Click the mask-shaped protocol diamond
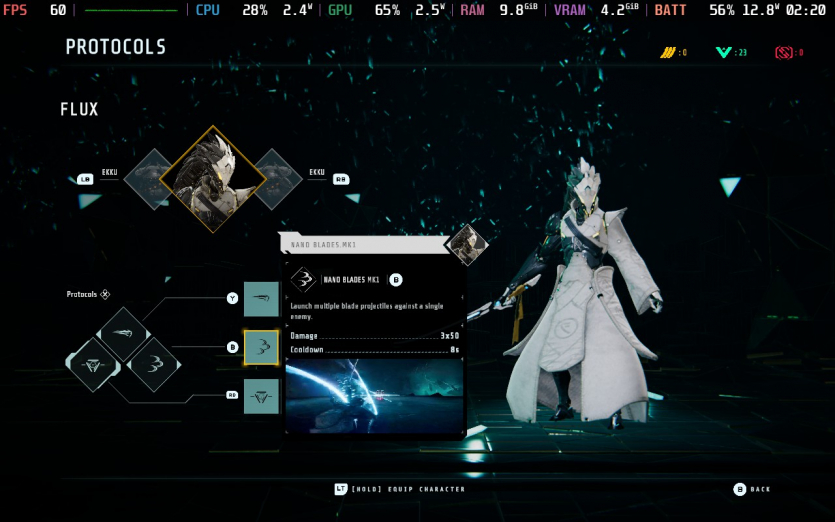The width and height of the screenshot is (835, 522). pos(95,364)
